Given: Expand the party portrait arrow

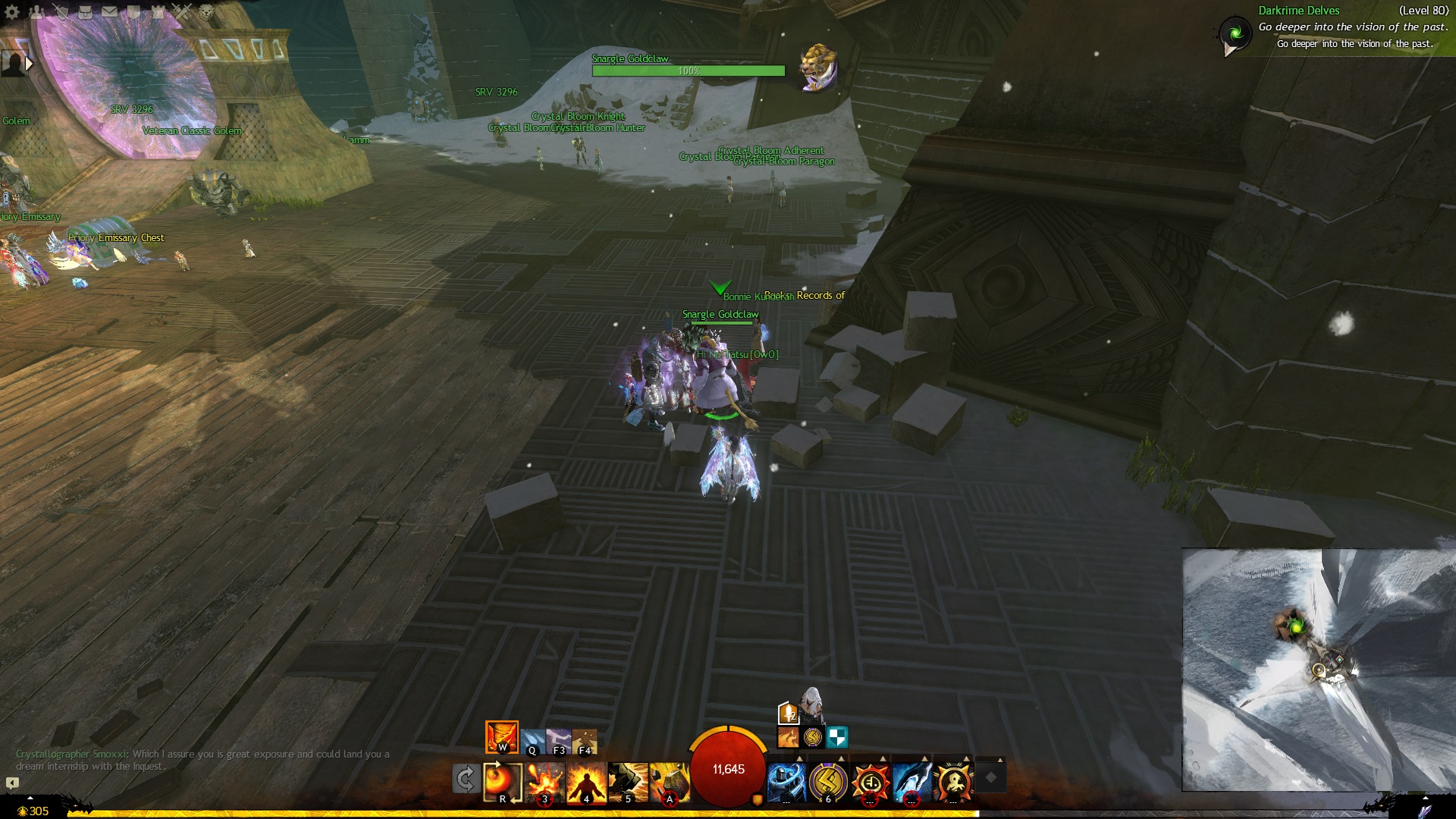Looking at the screenshot, I should pyautogui.click(x=29, y=64).
